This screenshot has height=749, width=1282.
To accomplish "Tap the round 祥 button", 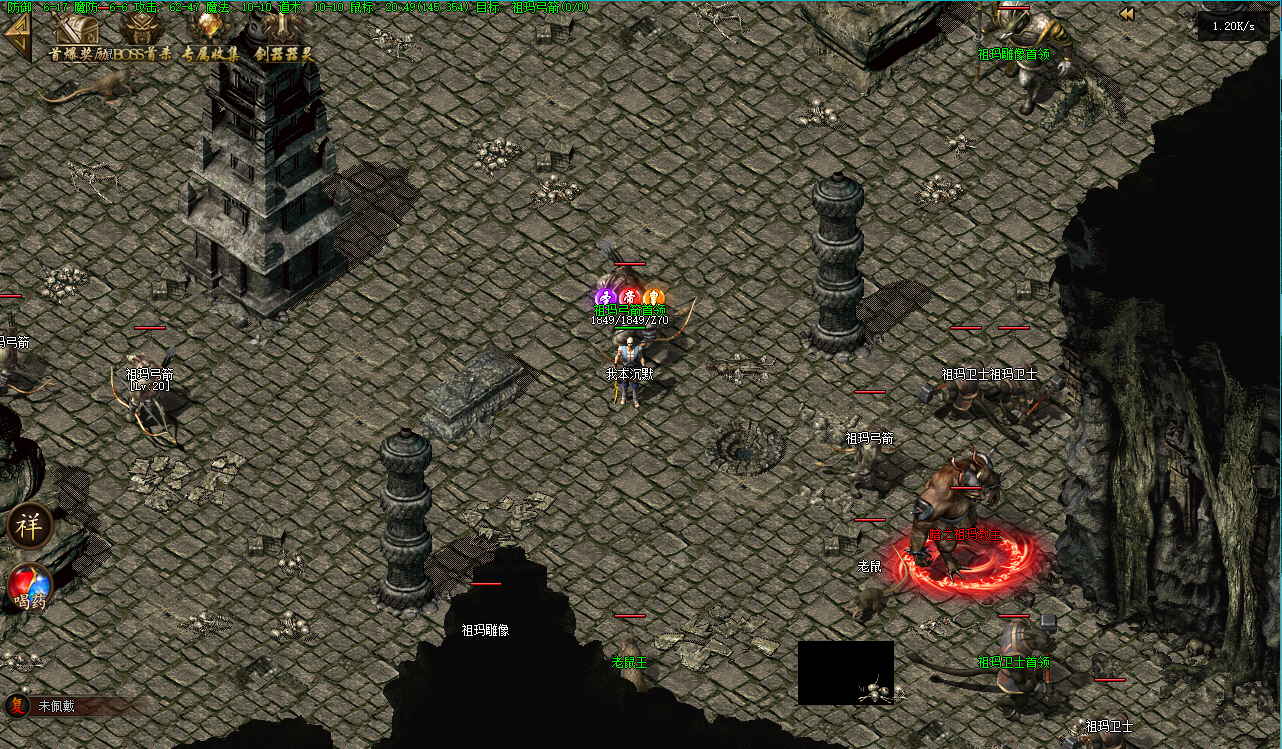I will [x=29, y=526].
